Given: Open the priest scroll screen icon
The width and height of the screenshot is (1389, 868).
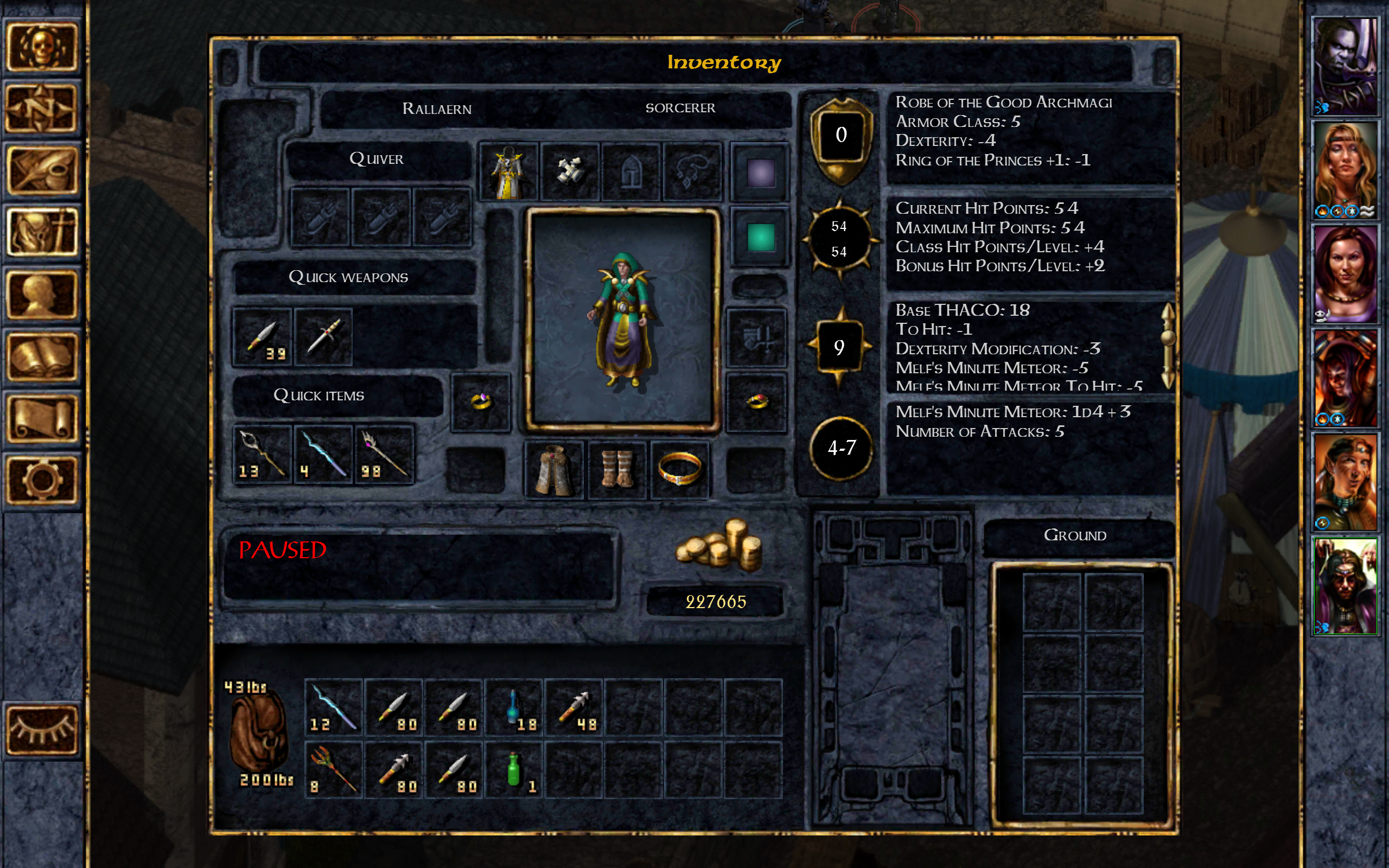Looking at the screenshot, I should [45, 419].
